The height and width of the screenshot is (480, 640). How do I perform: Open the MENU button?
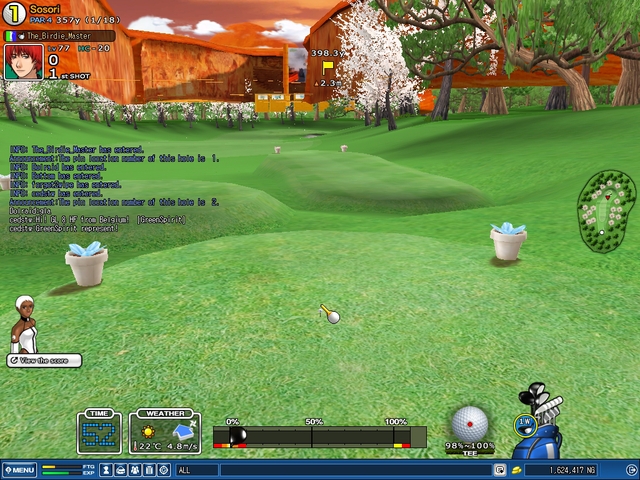19,470
